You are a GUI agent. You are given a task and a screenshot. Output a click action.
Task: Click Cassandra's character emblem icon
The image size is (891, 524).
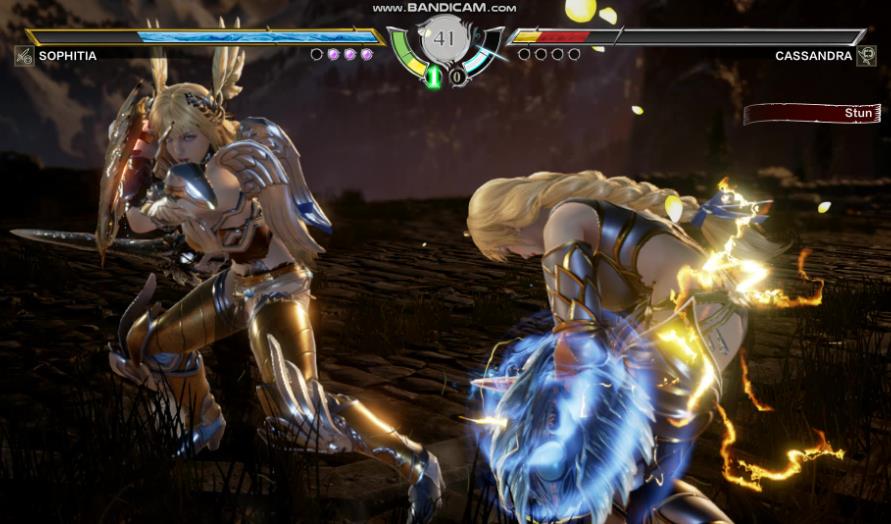pos(866,56)
